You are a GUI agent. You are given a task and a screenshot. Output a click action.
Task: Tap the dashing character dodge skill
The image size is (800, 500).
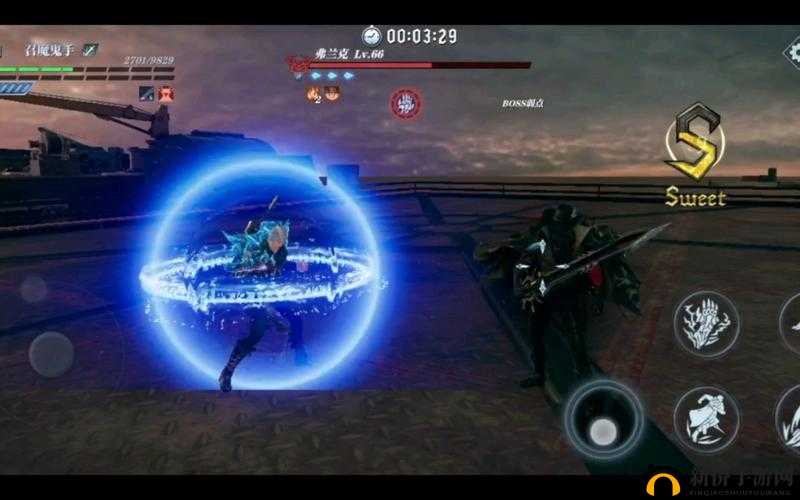[x=707, y=420]
